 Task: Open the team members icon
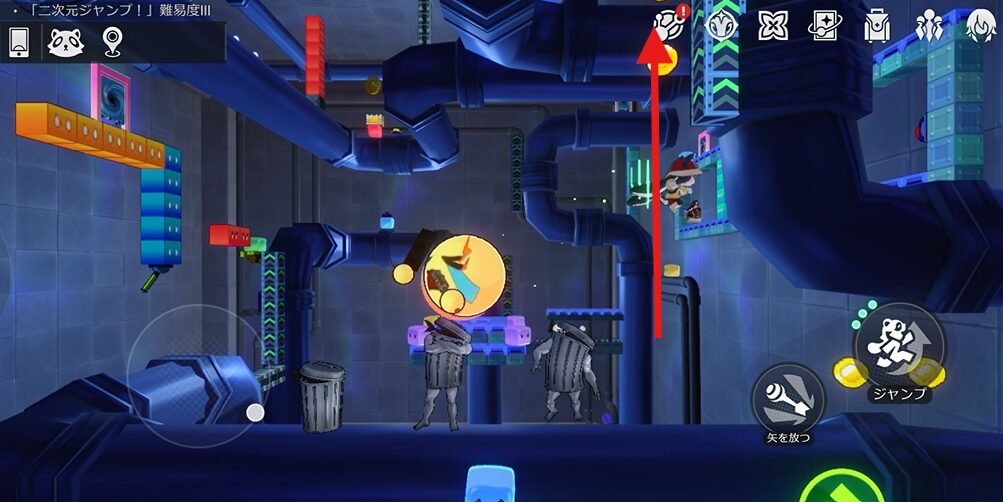[929, 25]
